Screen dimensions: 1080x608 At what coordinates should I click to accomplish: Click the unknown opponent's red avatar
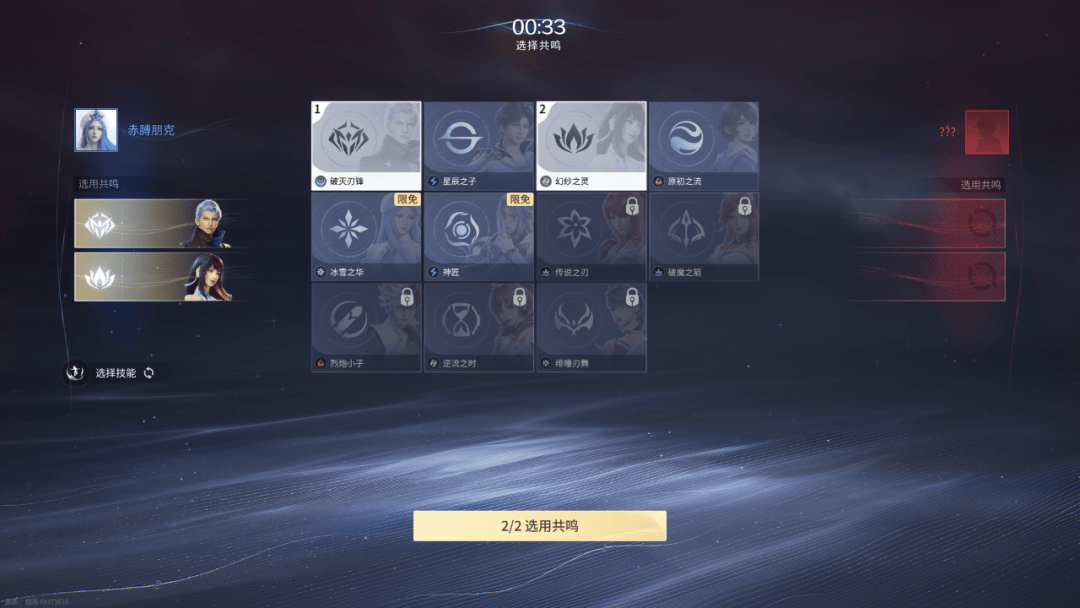click(986, 132)
